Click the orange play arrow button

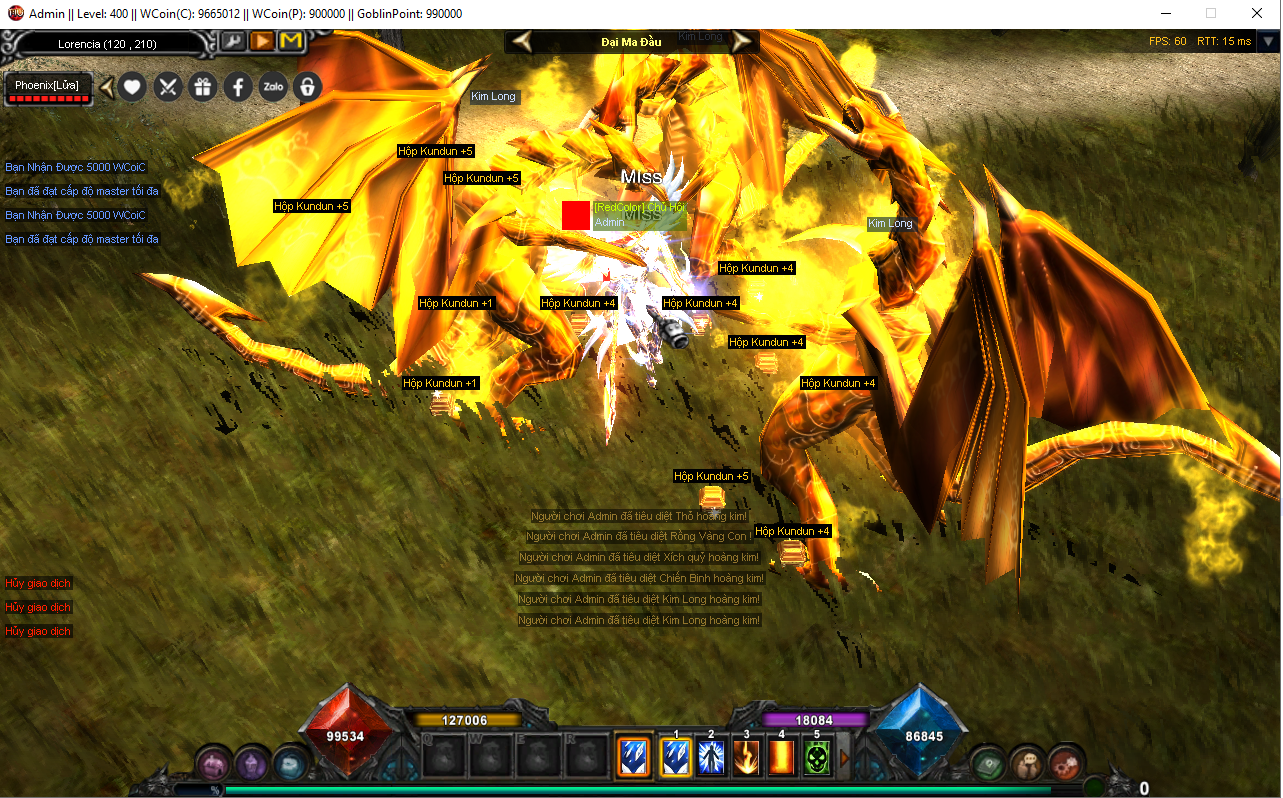click(262, 41)
